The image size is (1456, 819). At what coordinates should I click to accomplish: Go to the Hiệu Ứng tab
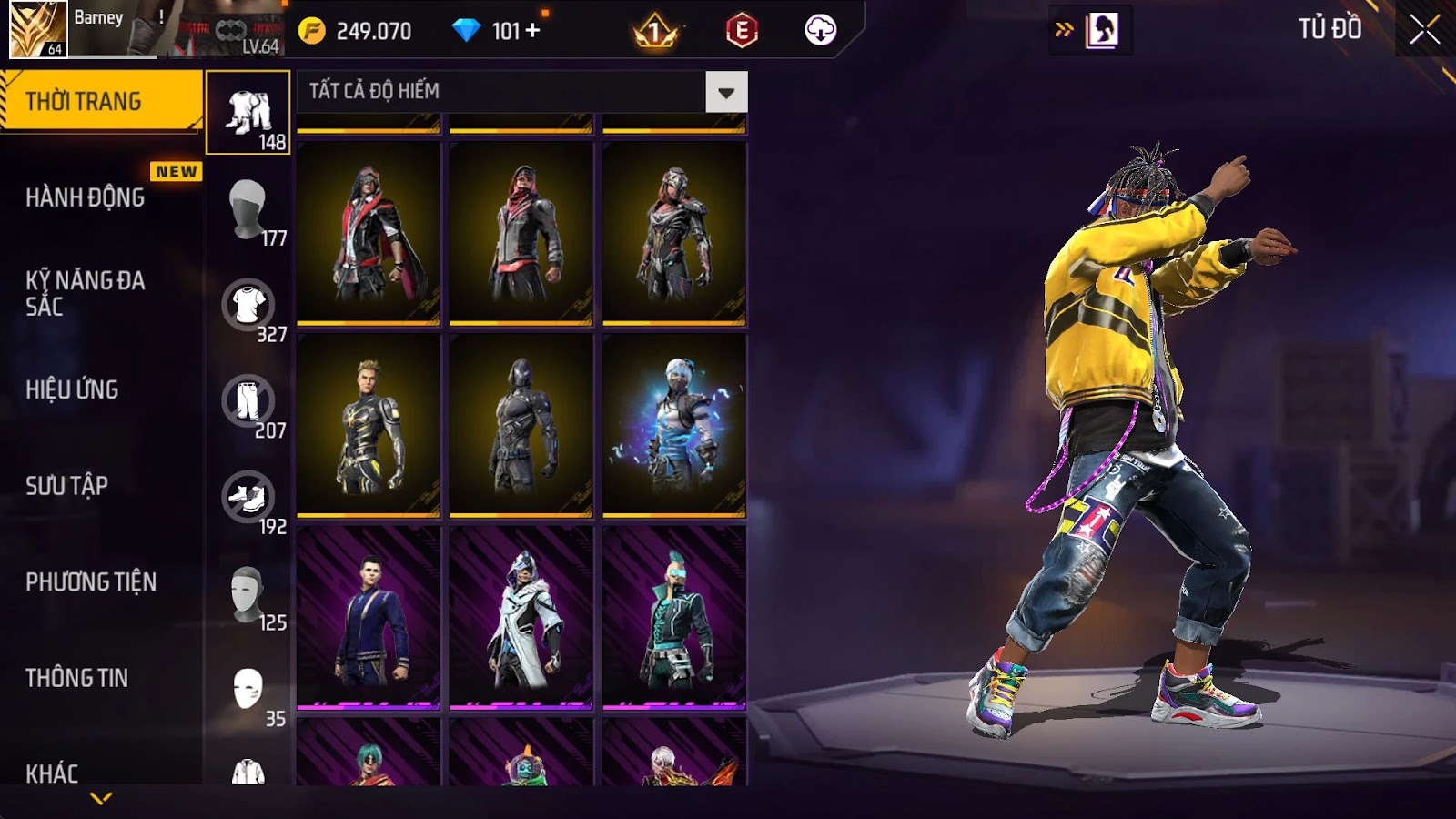(x=72, y=389)
